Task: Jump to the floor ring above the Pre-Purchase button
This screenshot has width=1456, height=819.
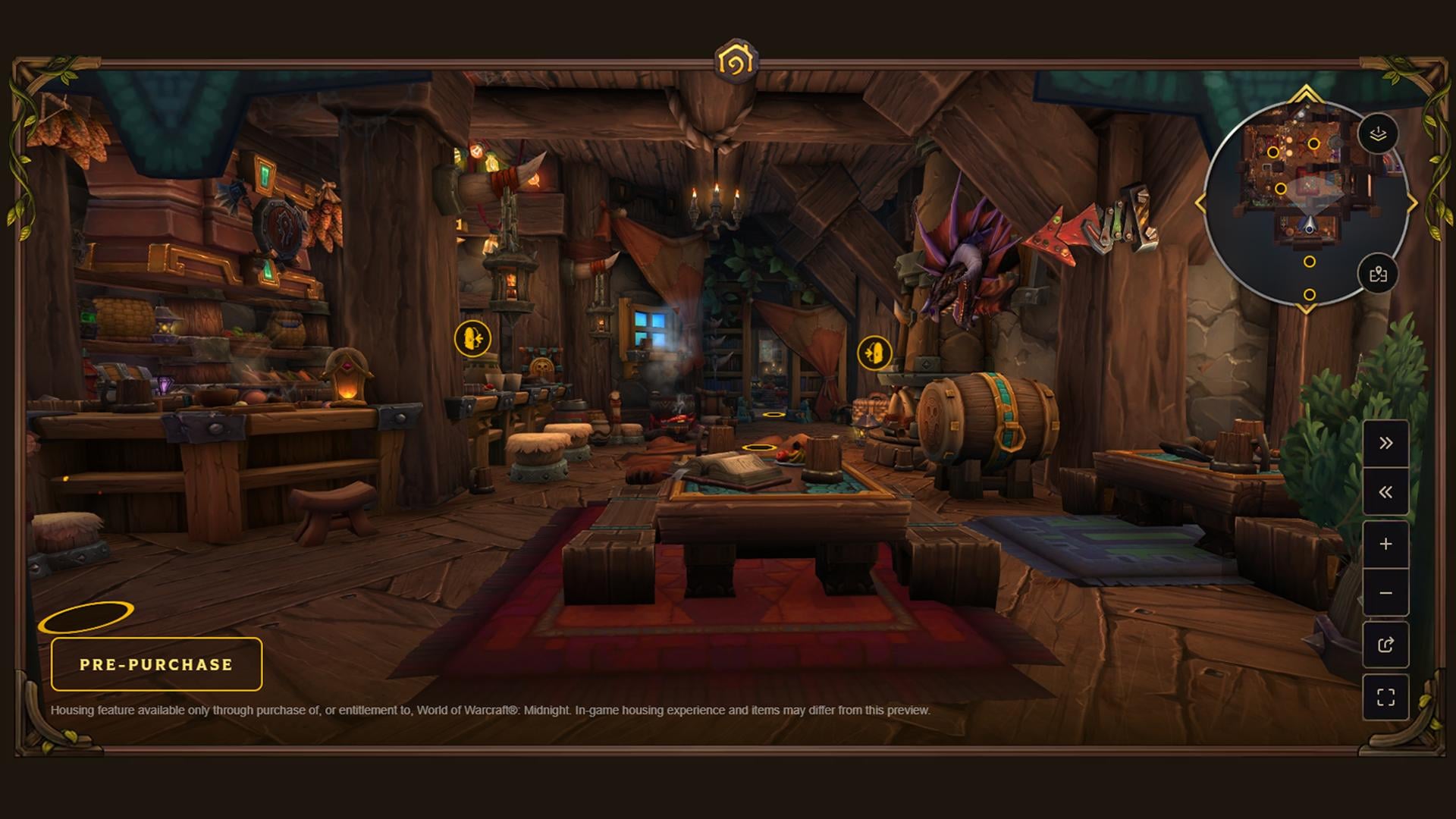Action: pyautogui.click(x=86, y=617)
